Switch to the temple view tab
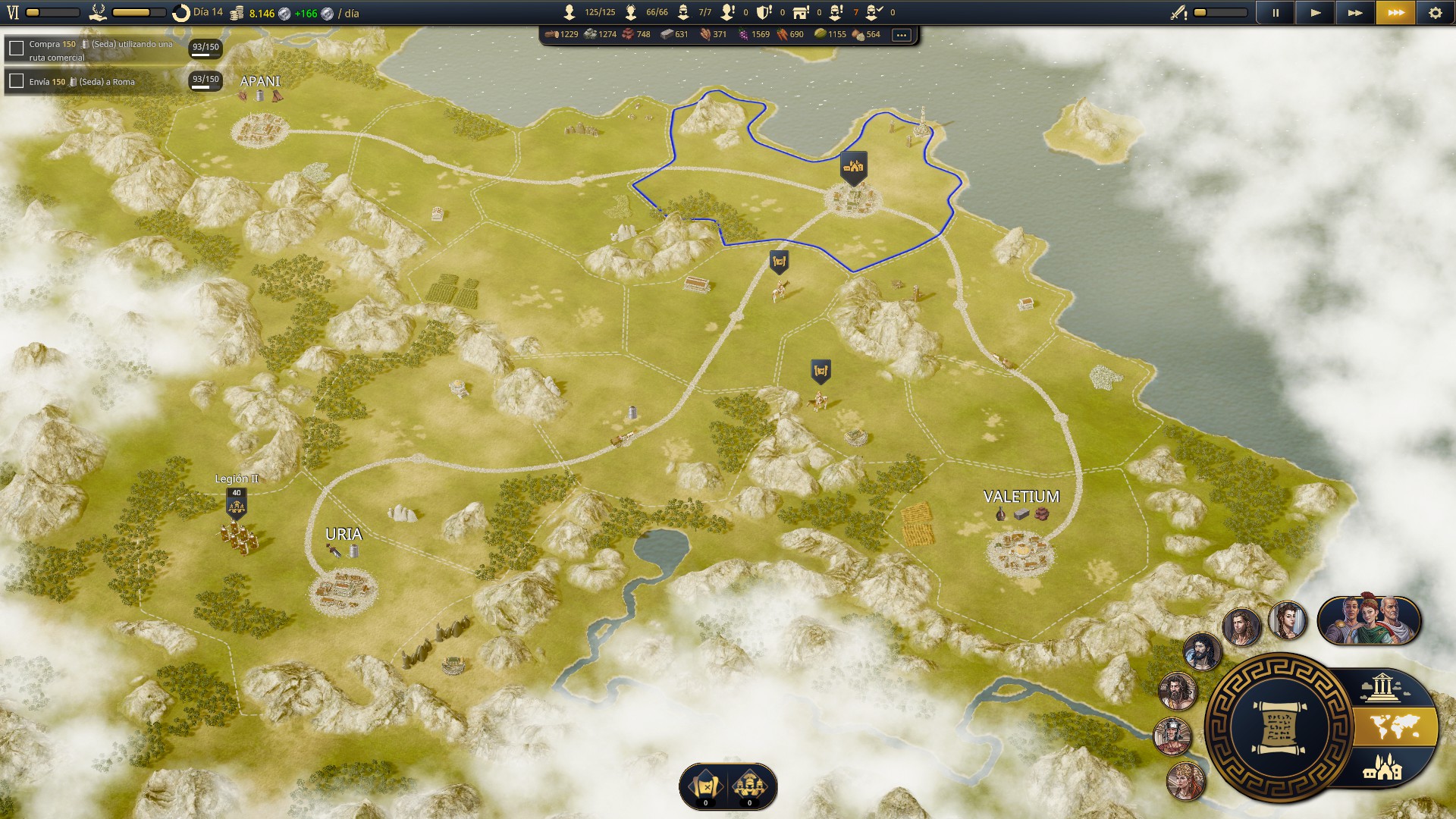The width and height of the screenshot is (1456, 819). coord(1382,688)
